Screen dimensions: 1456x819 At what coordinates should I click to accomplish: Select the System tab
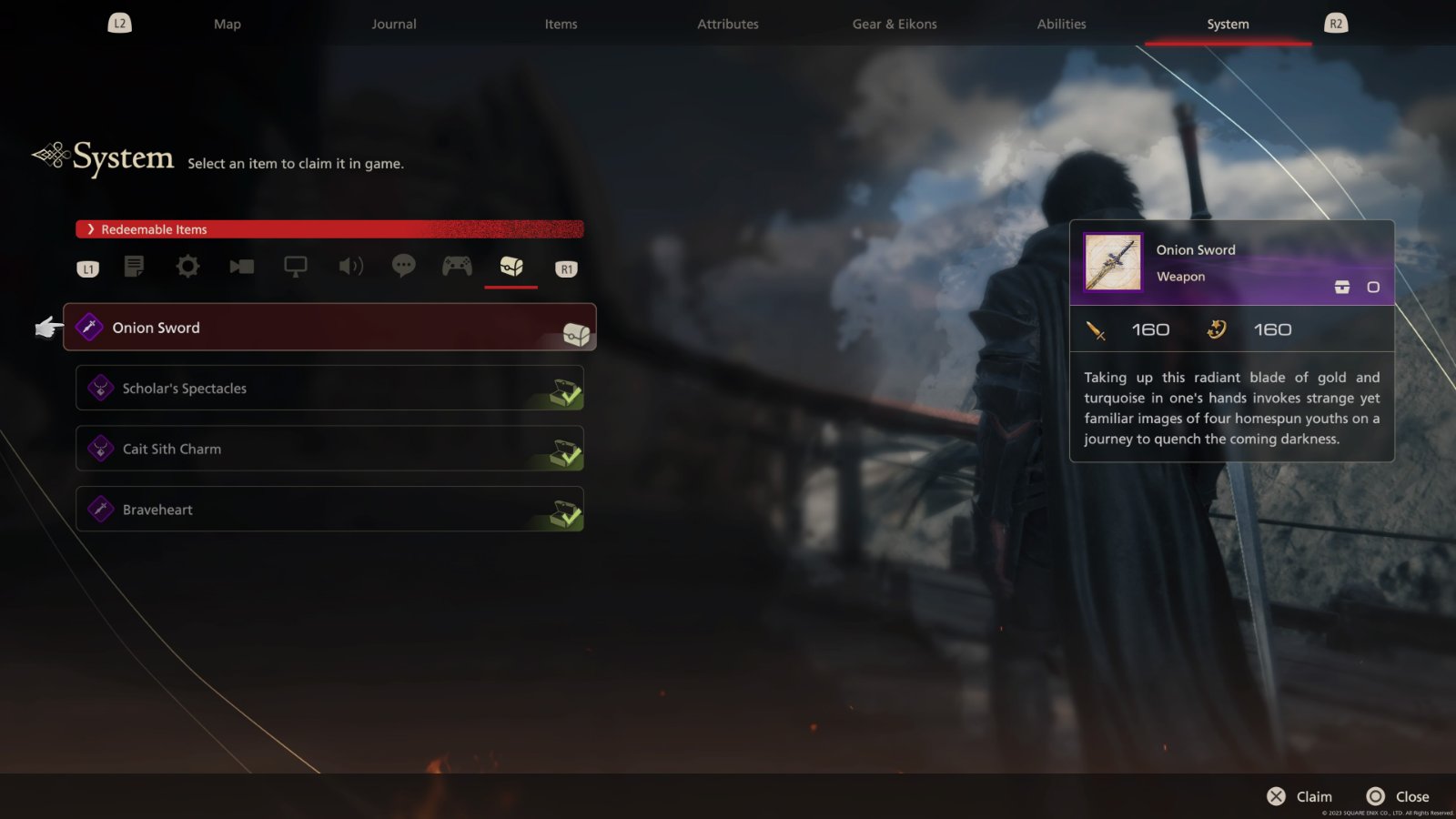pyautogui.click(x=1228, y=25)
